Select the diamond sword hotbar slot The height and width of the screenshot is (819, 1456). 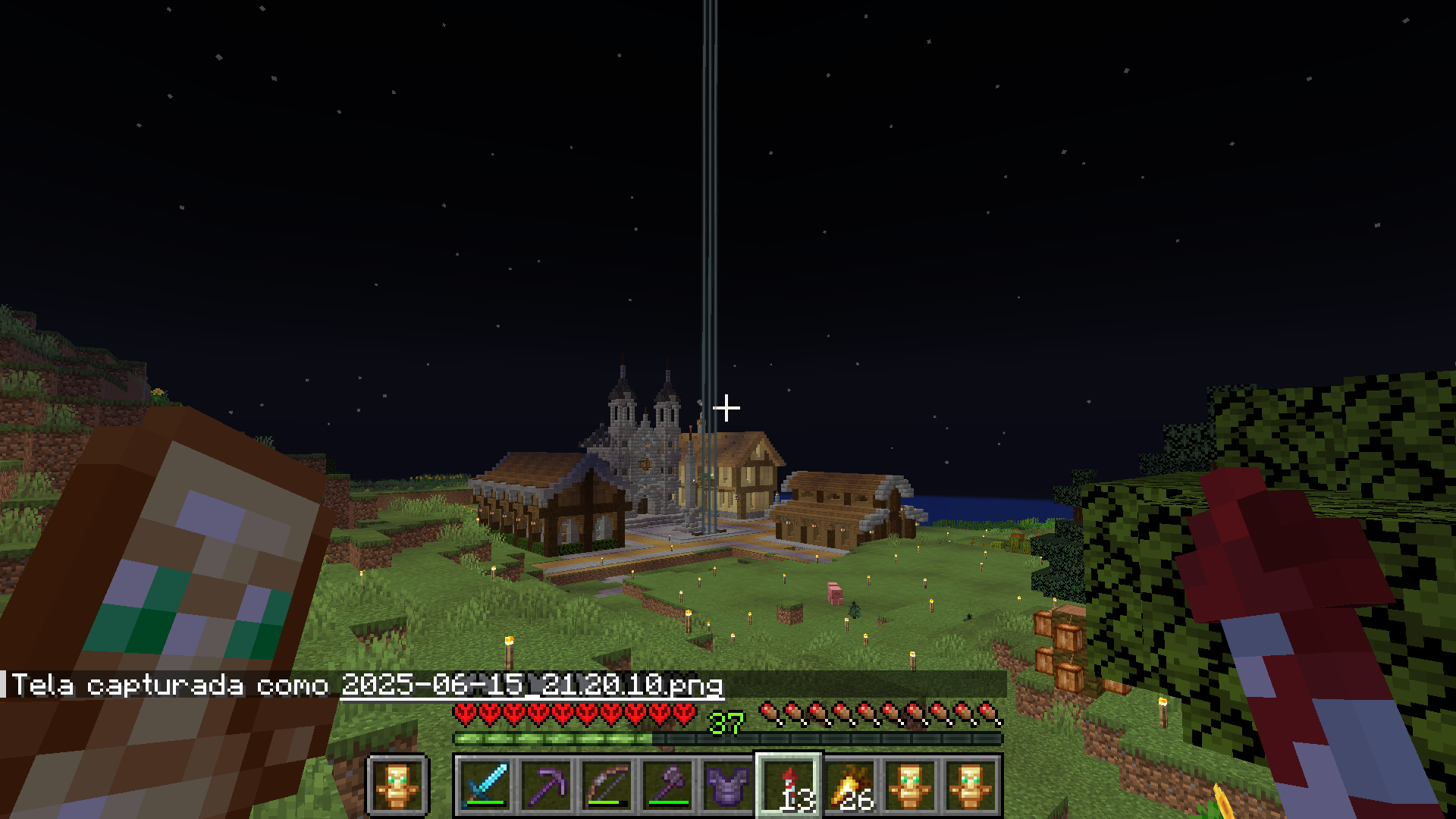click(485, 785)
